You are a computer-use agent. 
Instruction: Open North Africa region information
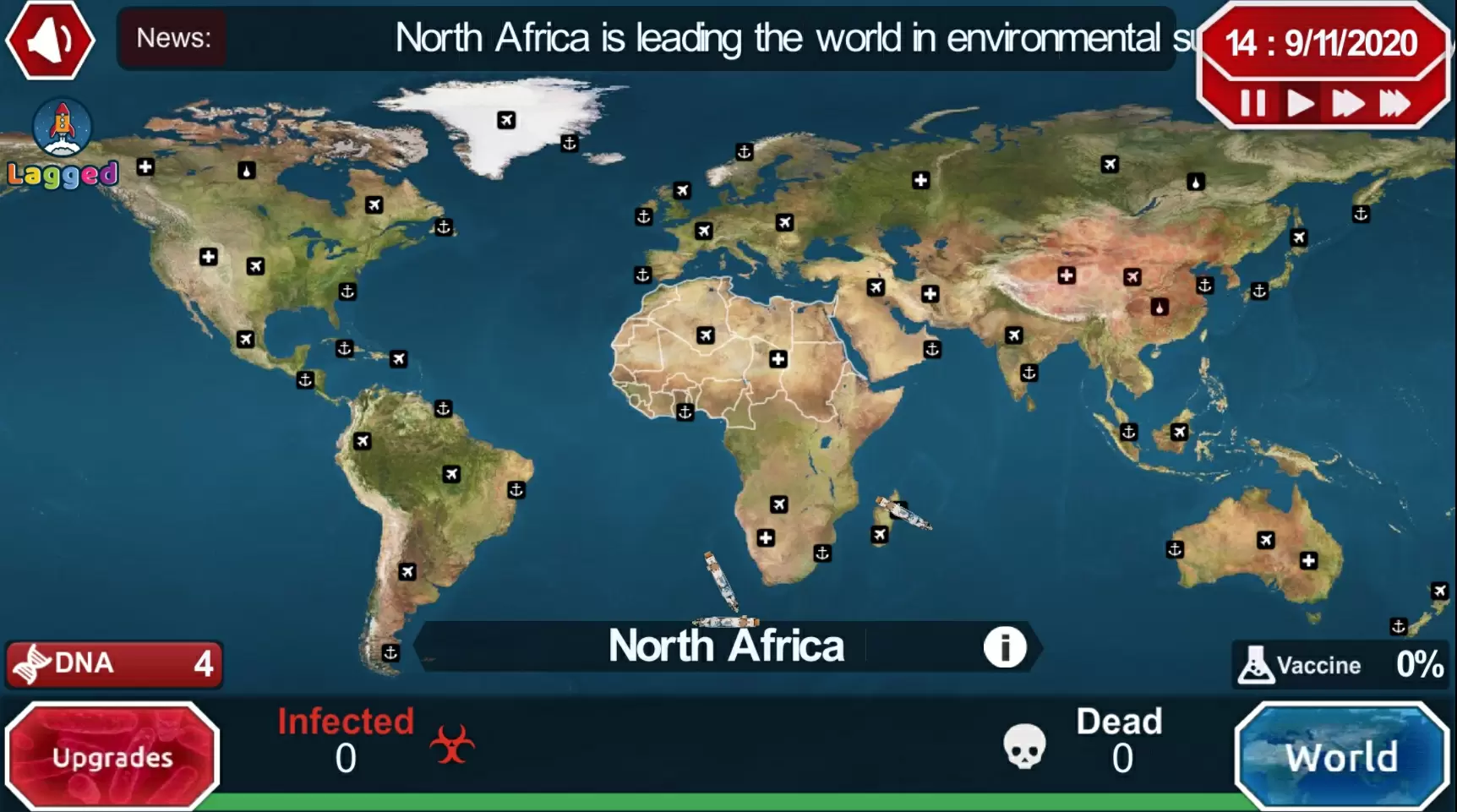click(1004, 646)
